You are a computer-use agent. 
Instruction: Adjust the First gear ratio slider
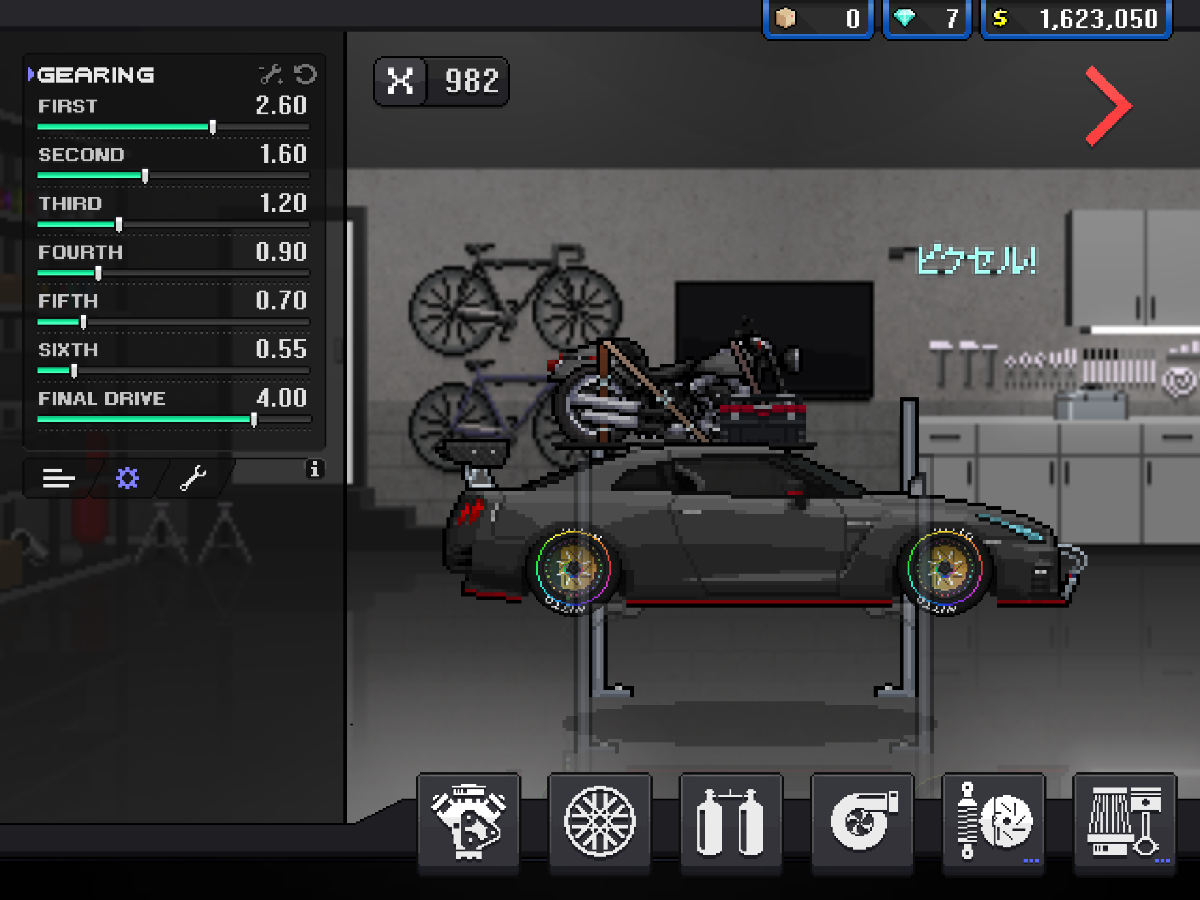(213, 127)
